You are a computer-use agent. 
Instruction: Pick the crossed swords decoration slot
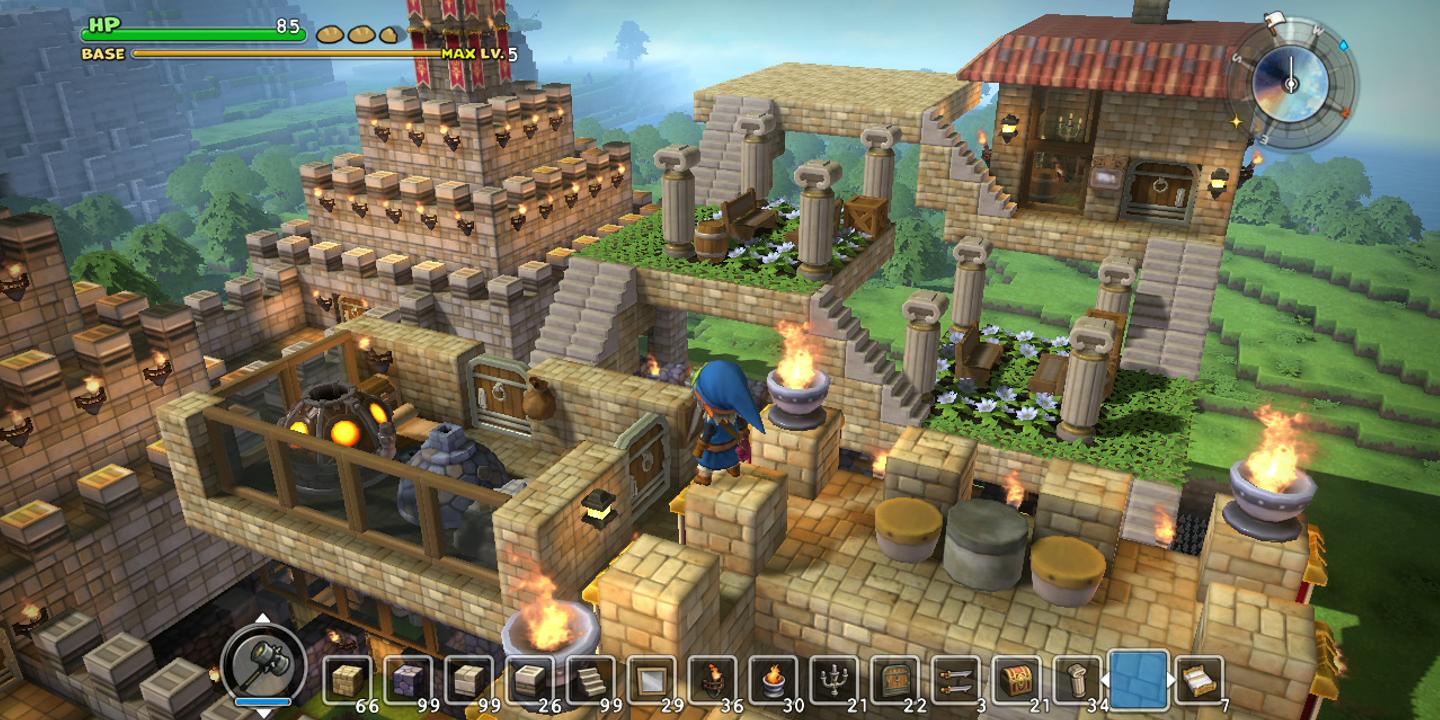955,681
